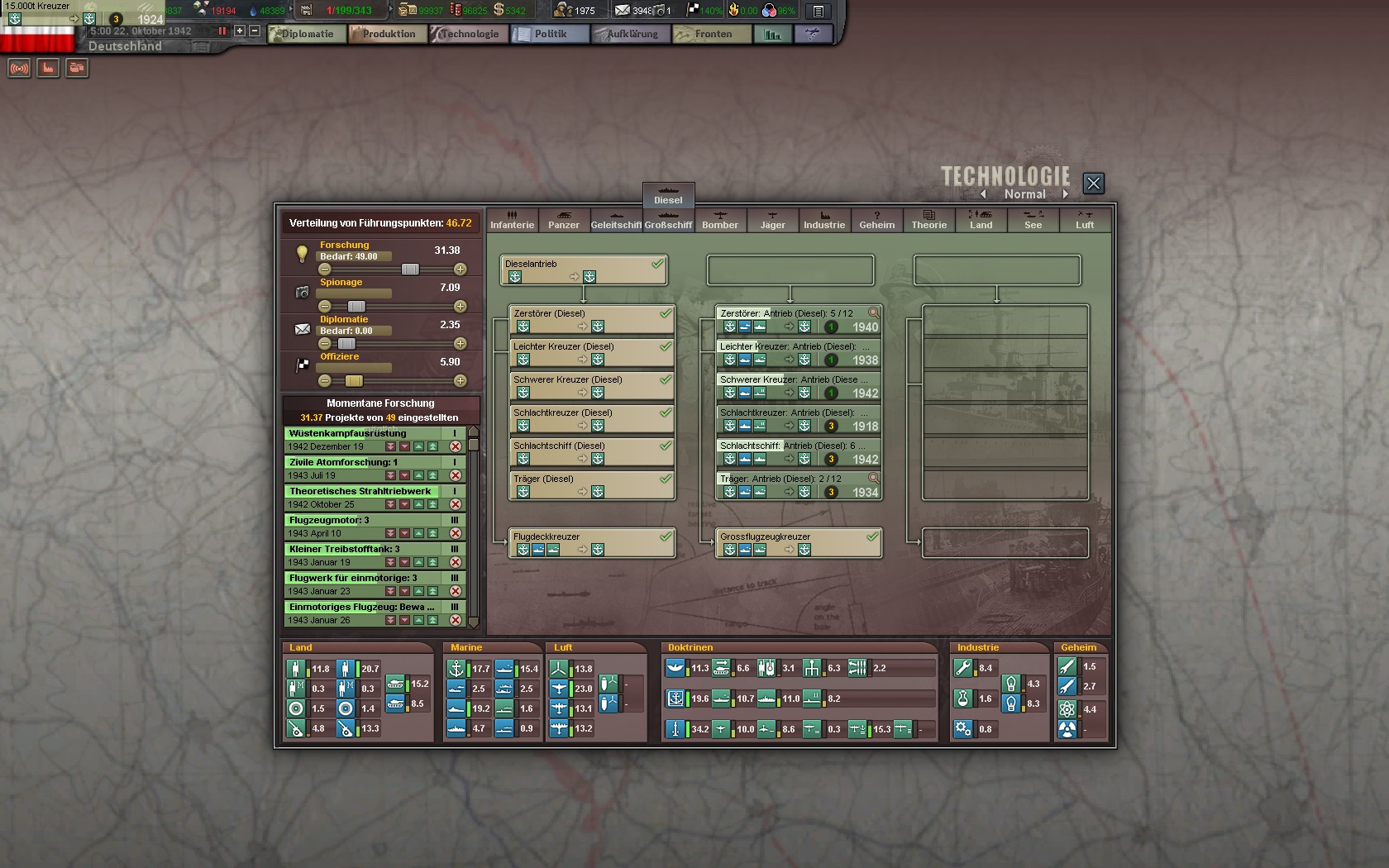The width and height of the screenshot is (1389, 868).
Task: Cancel Wüstenkampfausrüstung research project
Action: 455,446
